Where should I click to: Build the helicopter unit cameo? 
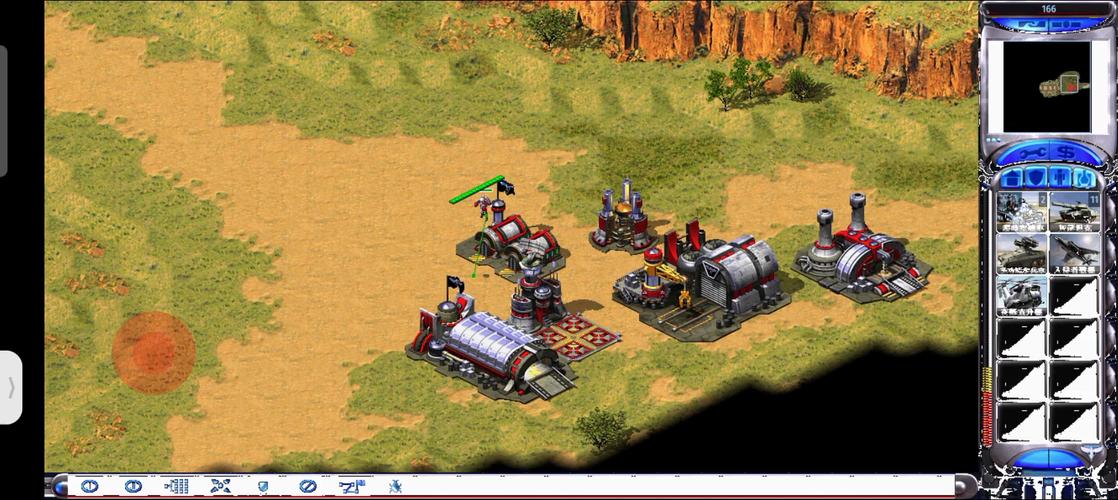point(1021,296)
